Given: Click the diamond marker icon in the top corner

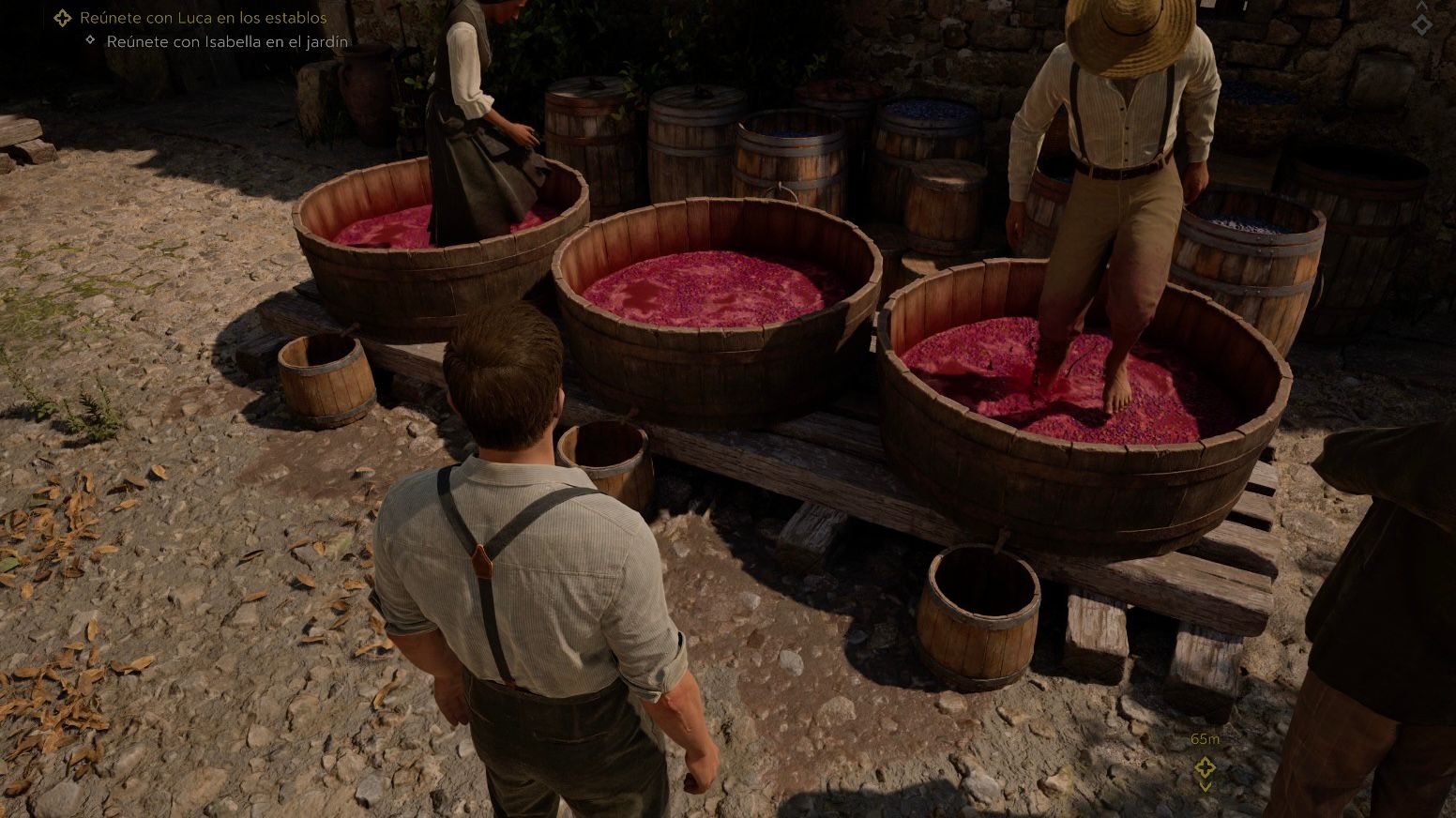Looking at the screenshot, I should (x=1422, y=25).
